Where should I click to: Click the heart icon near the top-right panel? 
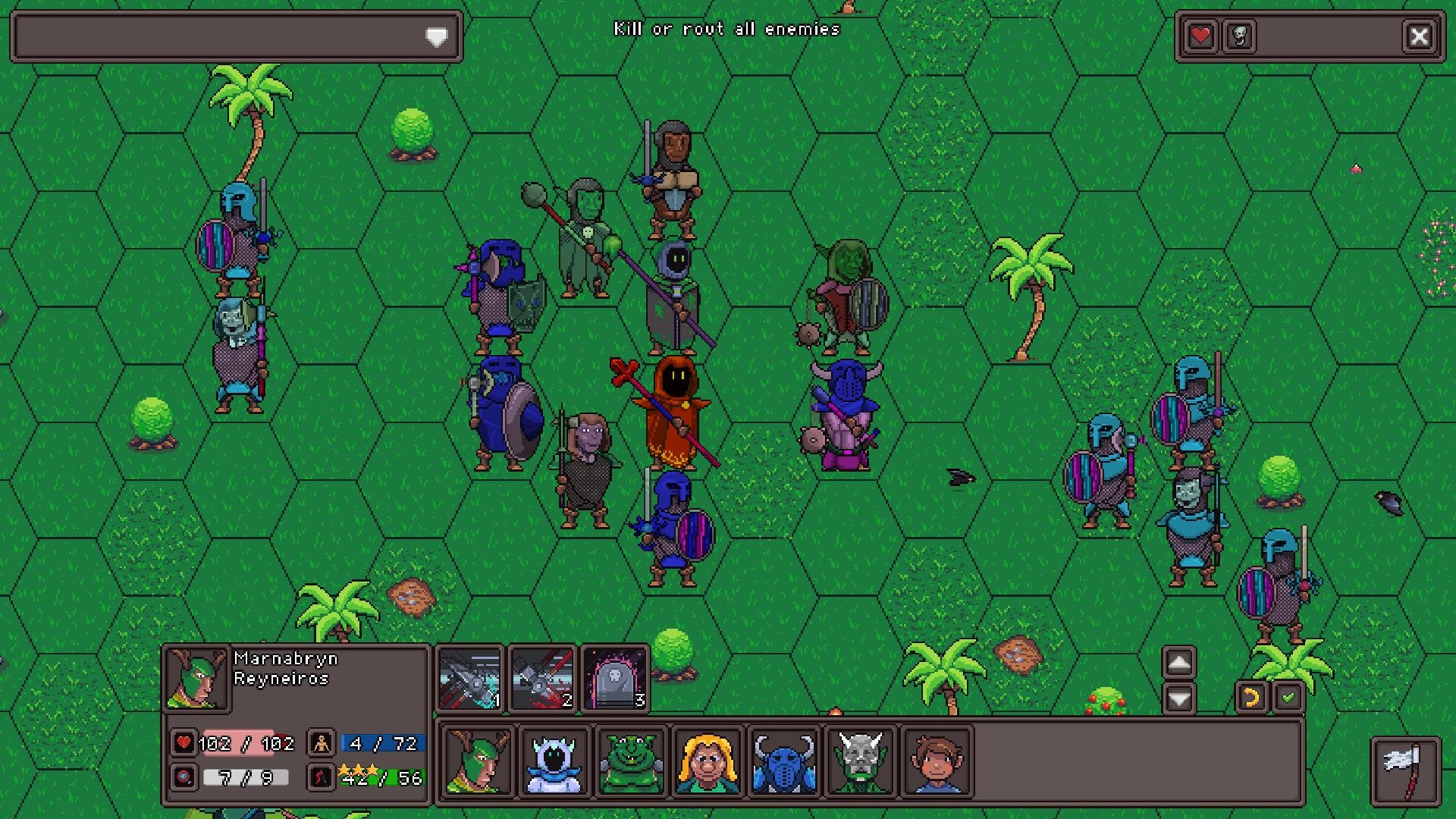point(1200,35)
